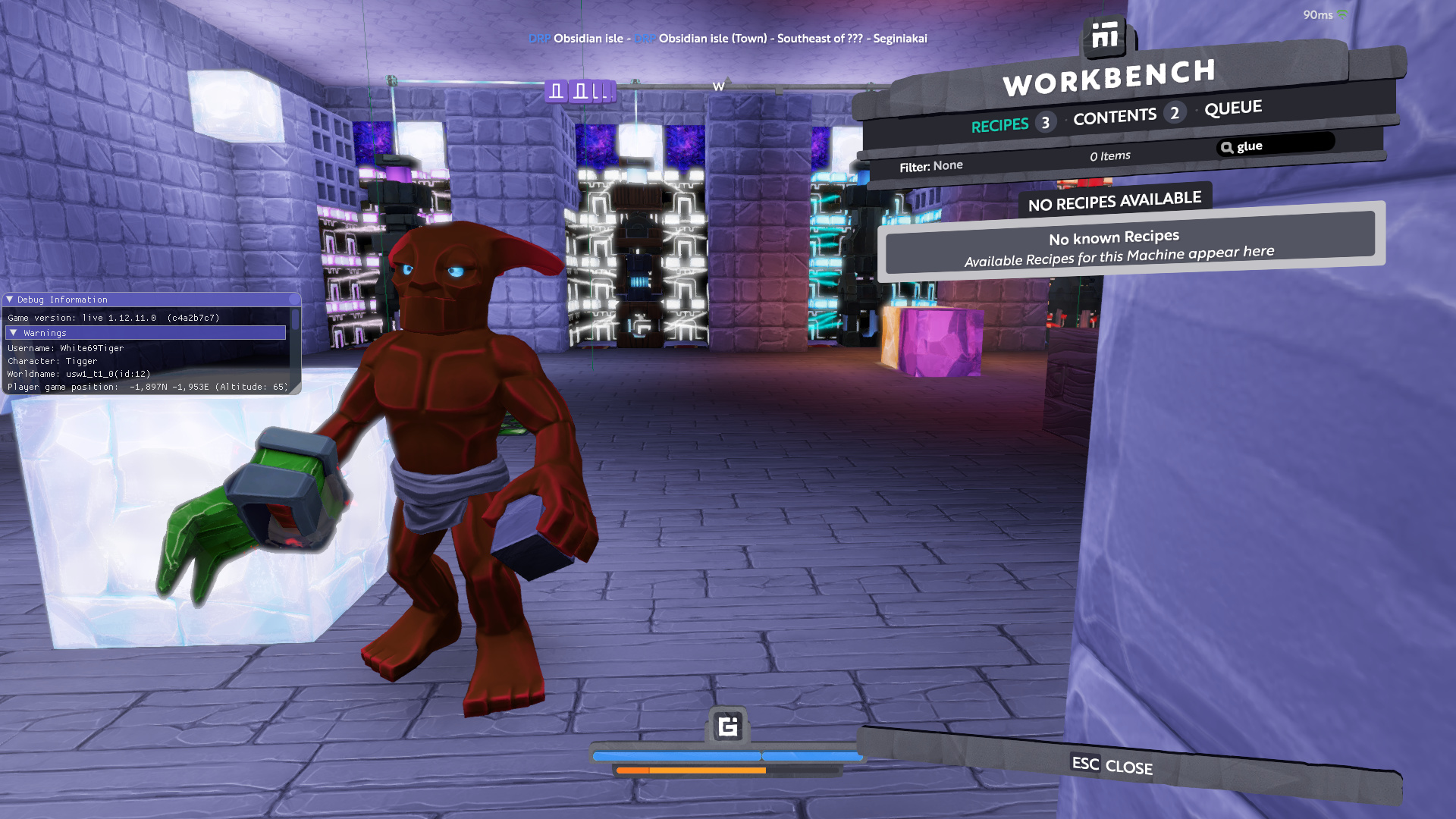Collapse the Debug Information panel

10,300
